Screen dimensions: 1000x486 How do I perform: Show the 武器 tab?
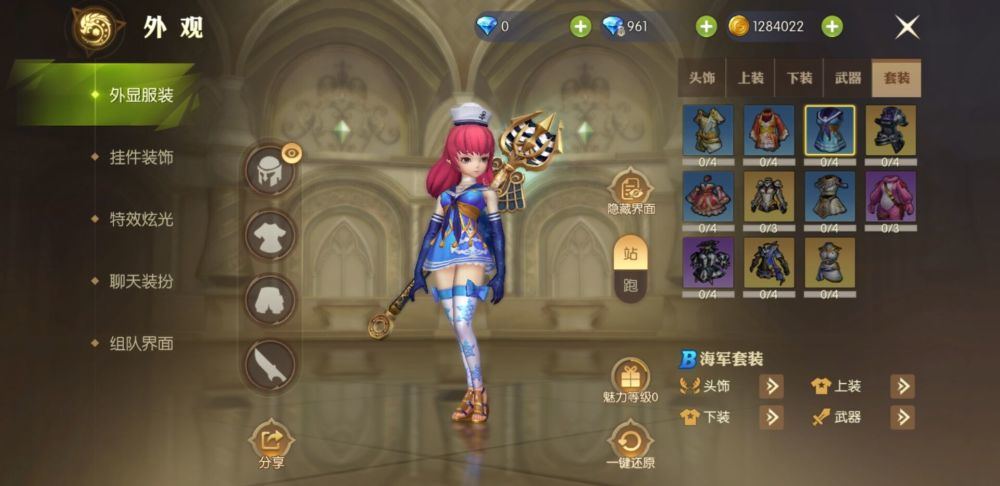click(847, 78)
